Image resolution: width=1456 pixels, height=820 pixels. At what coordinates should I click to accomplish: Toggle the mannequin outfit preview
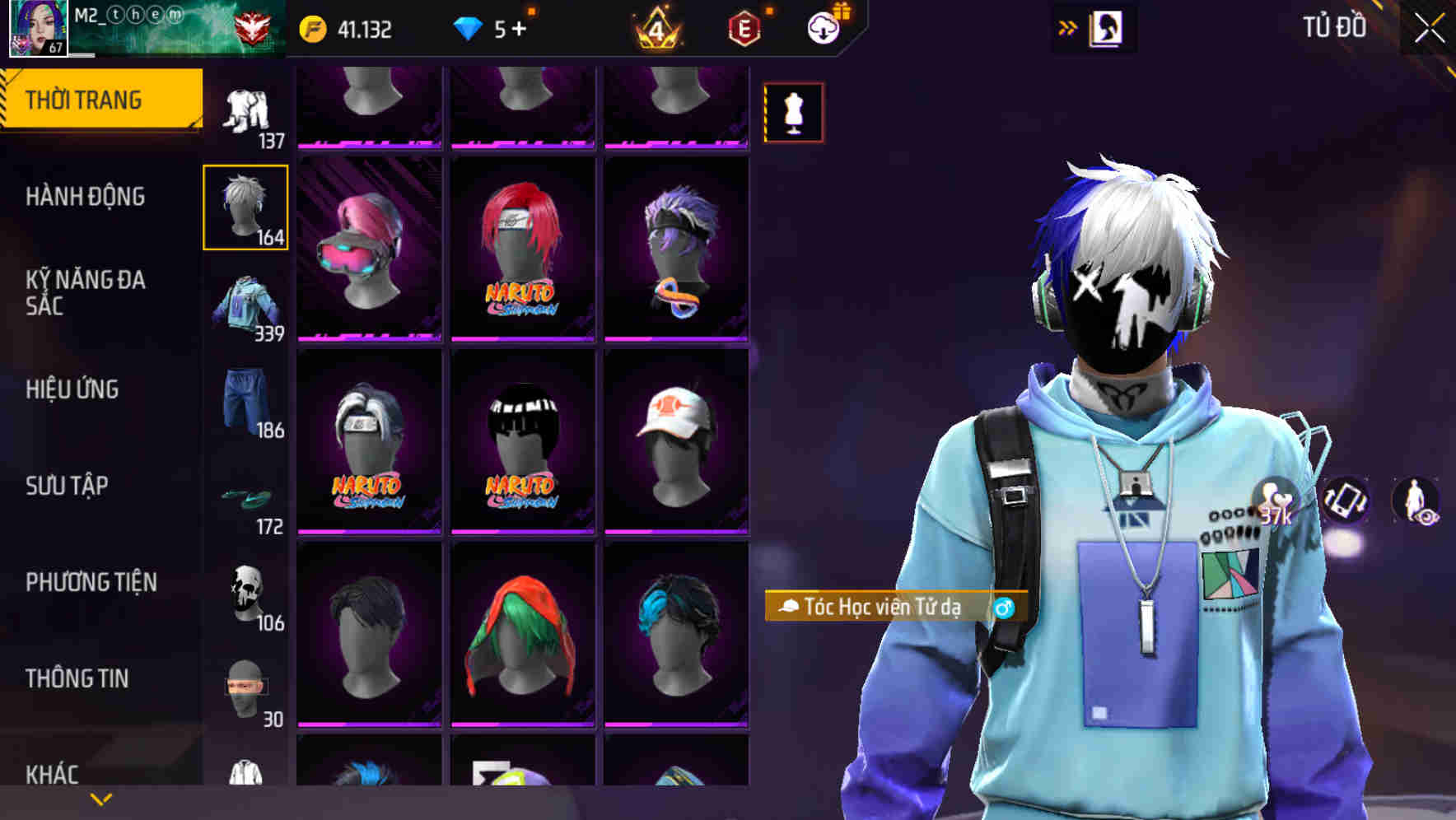click(793, 111)
